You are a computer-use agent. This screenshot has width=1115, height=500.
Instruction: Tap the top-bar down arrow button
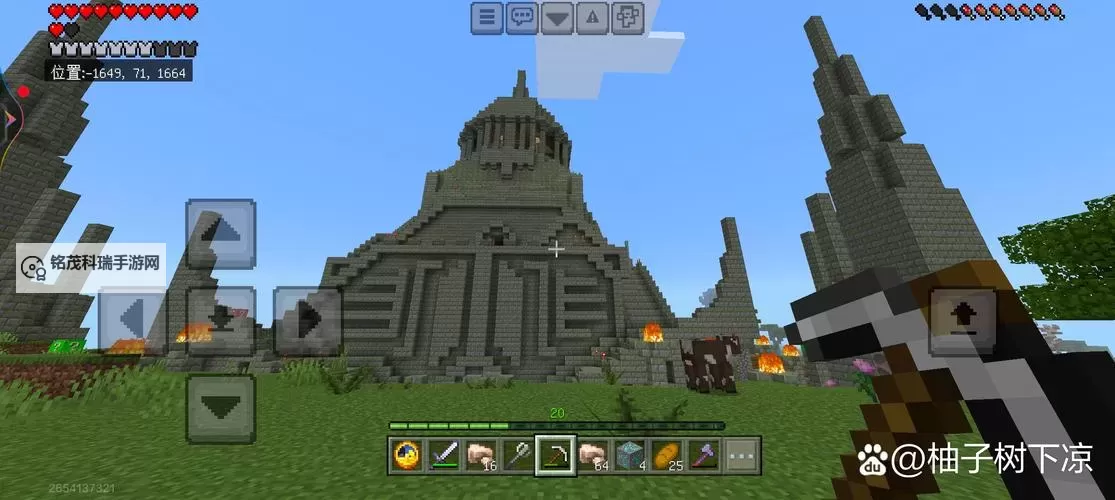(x=557, y=17)
